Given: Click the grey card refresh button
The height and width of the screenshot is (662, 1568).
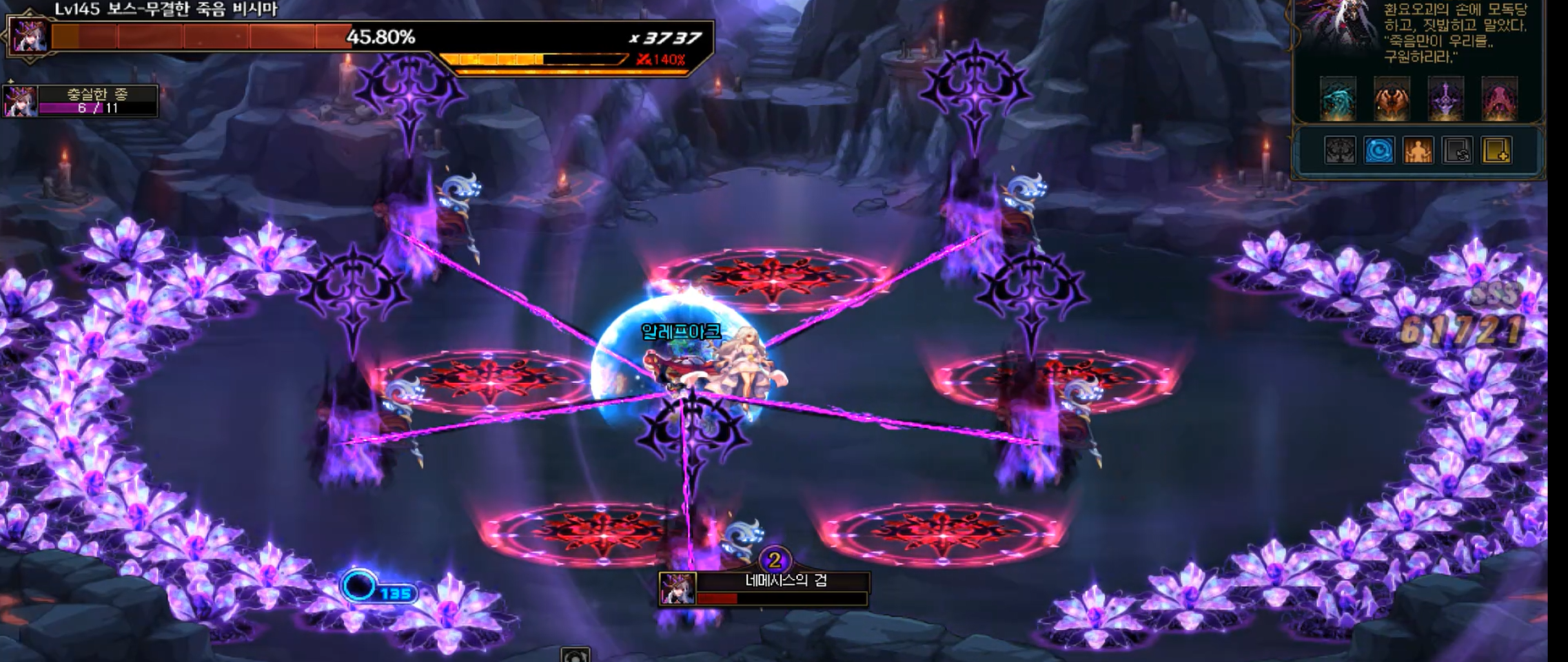Looking at the screenshot, I should tap(1457, 151).
